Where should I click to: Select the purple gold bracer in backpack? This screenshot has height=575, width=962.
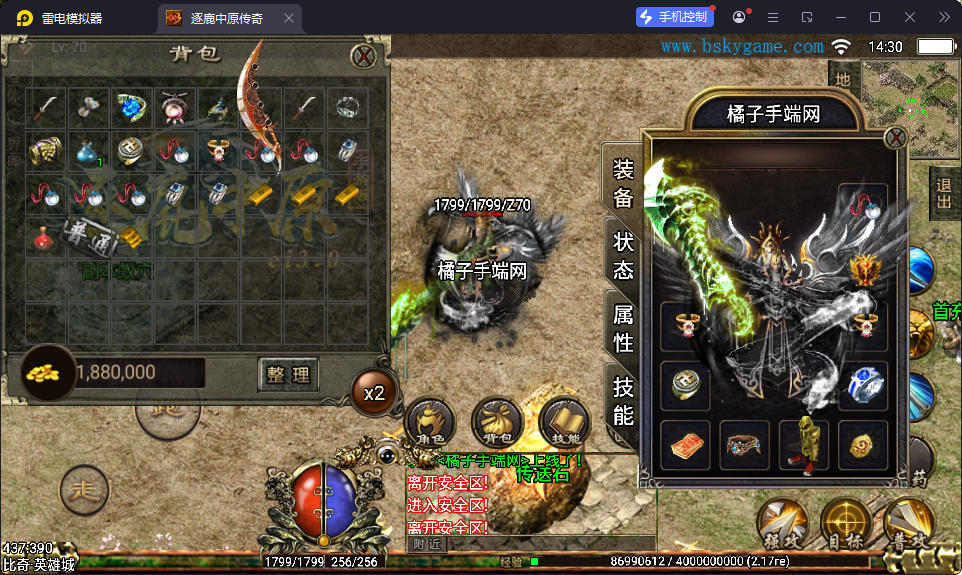coord(44,151)
